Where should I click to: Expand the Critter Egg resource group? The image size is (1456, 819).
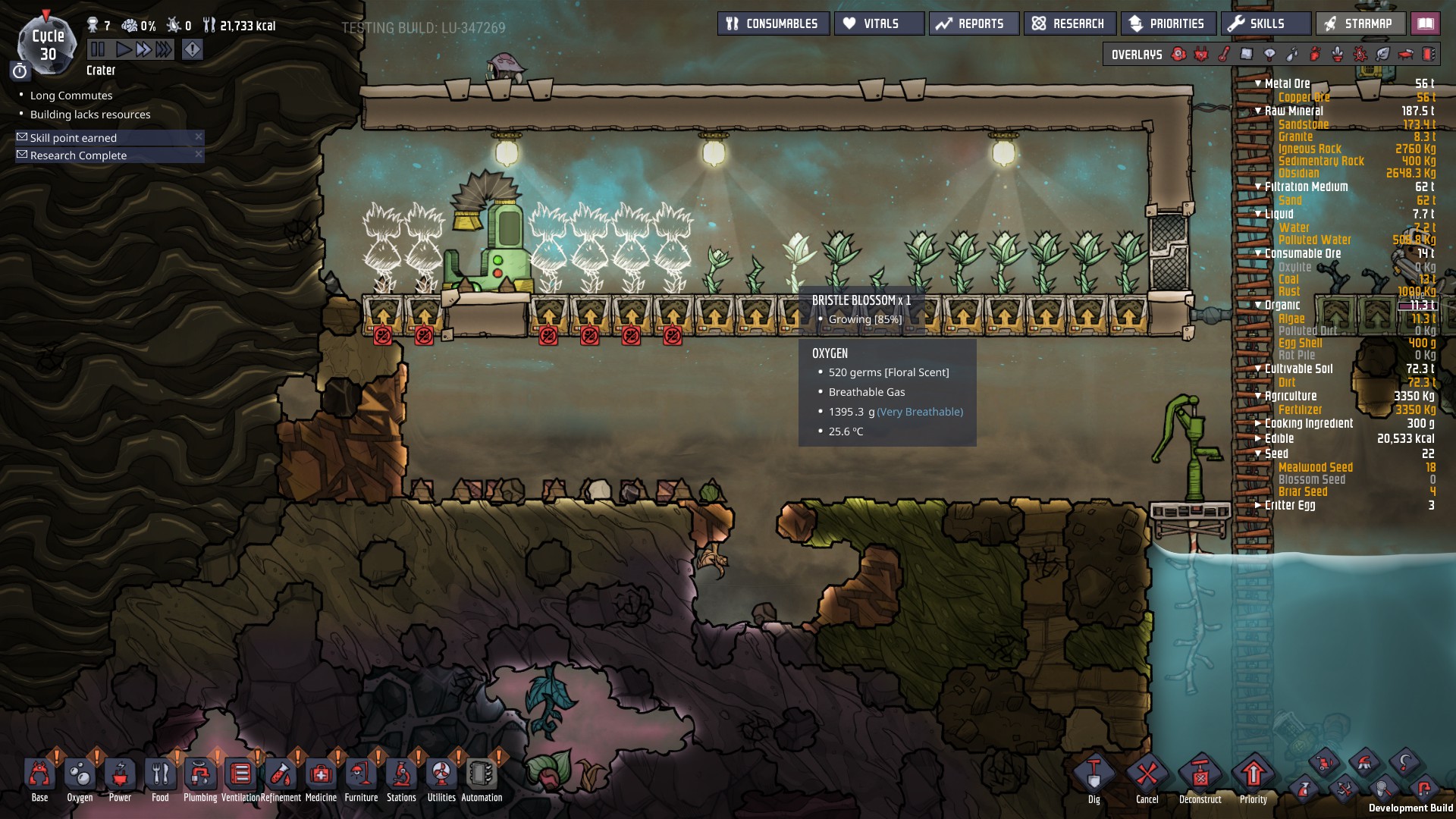[x=1258, y=505]
